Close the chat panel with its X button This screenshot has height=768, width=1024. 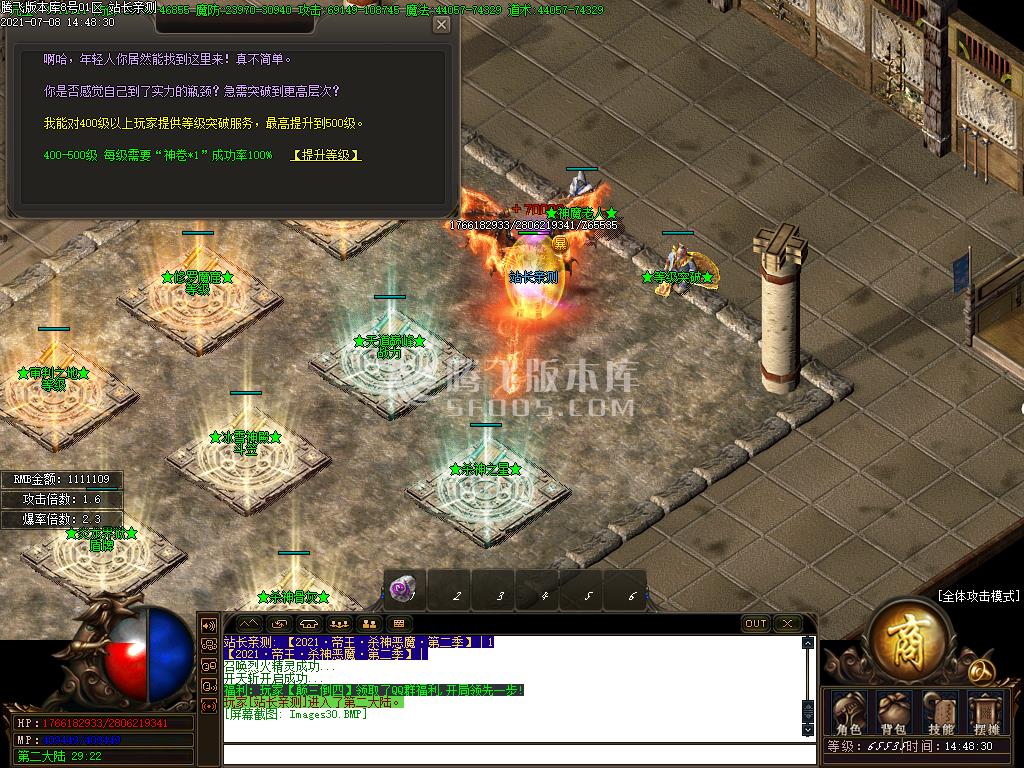(787, 624)
